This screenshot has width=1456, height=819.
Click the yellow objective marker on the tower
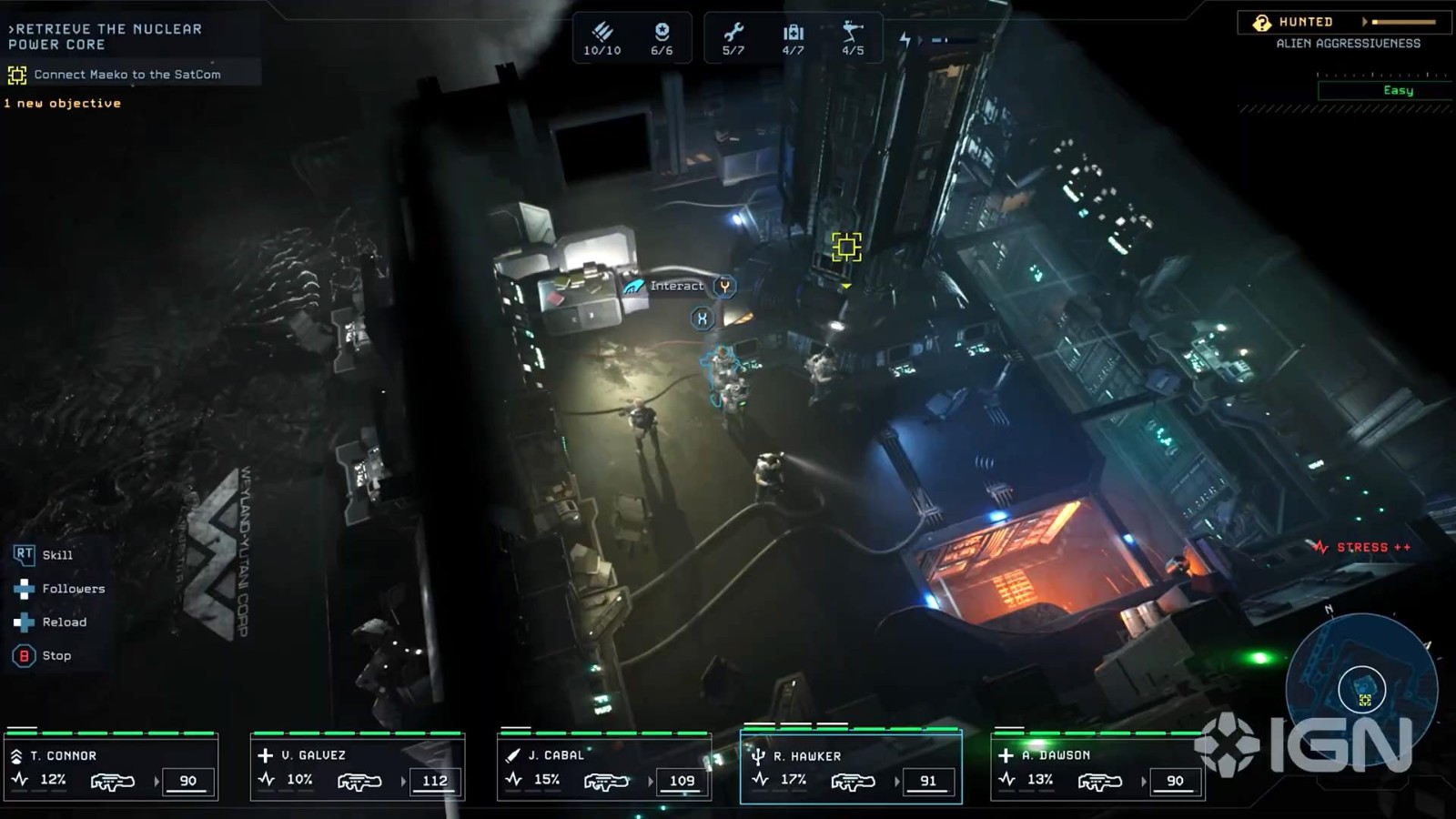pyautogui.click(x=846, y=247)
